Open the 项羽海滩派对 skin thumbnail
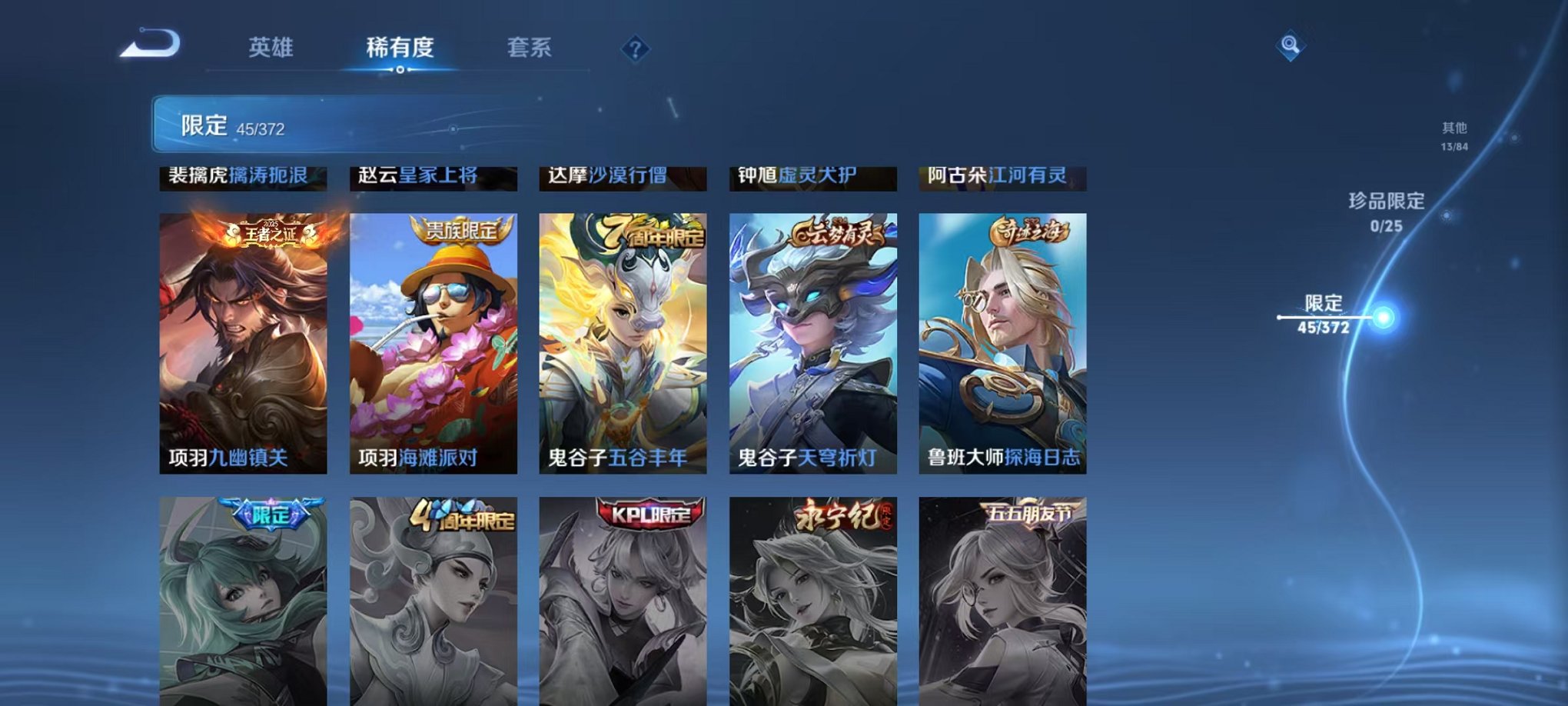This screenshot has width=1568, height=706. pyautogui.click(x=433, y=338)
